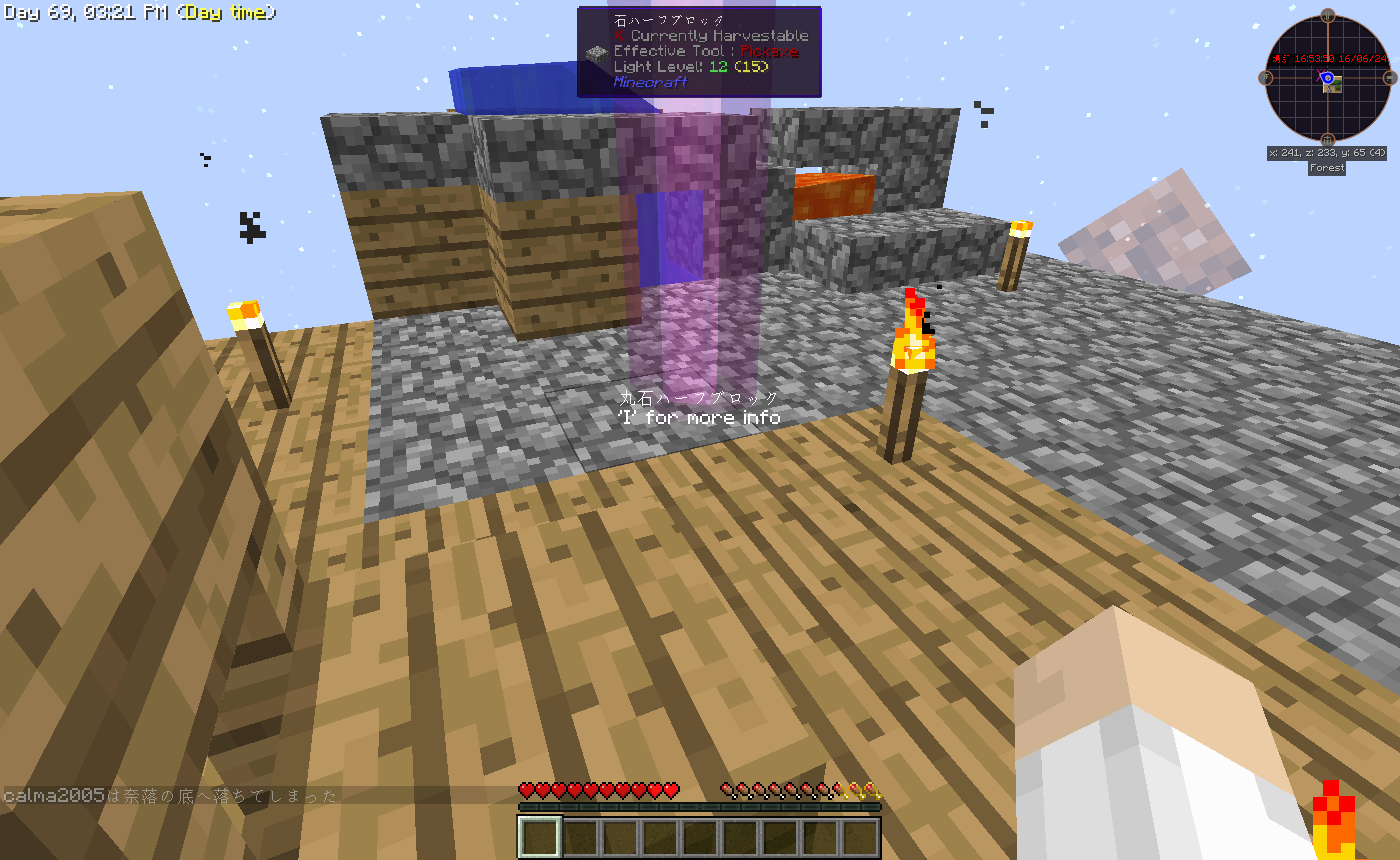Click the circular minimap
The height and width of the screenshot is (860, 1400).
[1327, 79]
